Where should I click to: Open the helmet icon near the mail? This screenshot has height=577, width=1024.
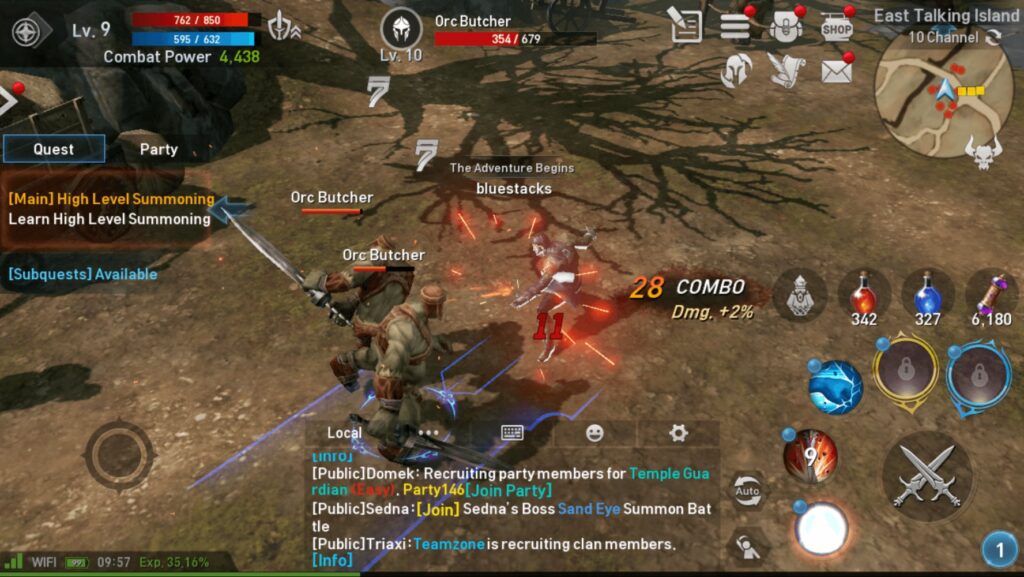tap(735, 71)
